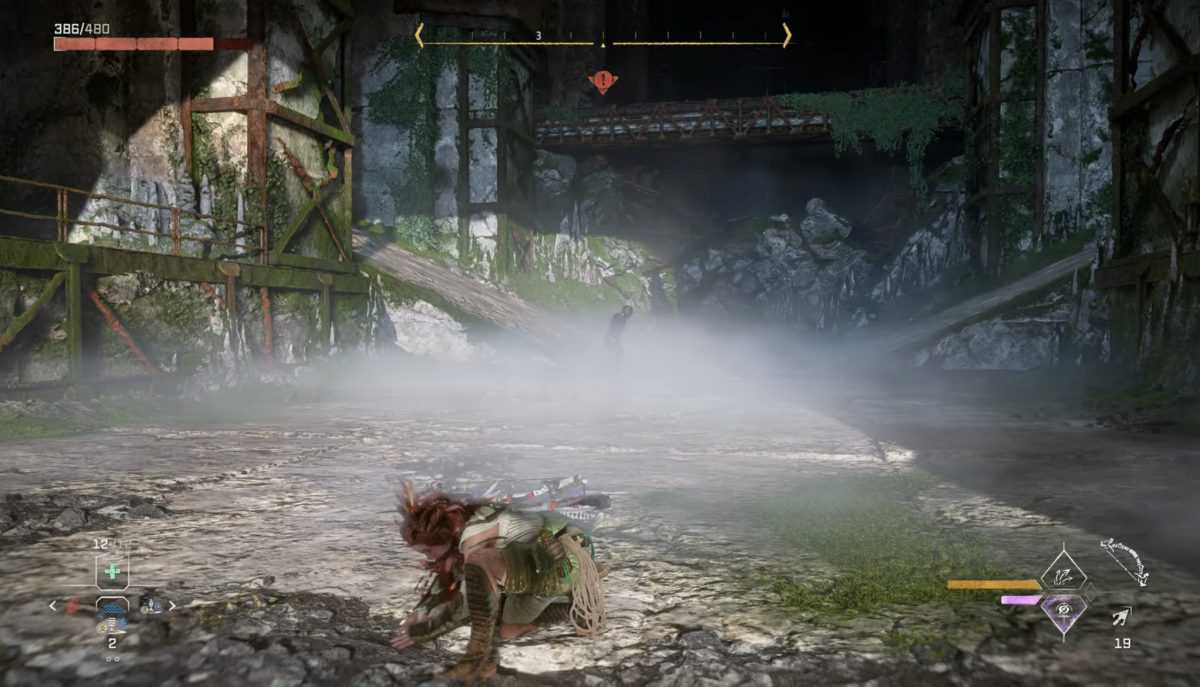Activate the triple-arrow weapon technique diamond
The height and width of the screenshot is (687, 1200).
point(1063,574)
